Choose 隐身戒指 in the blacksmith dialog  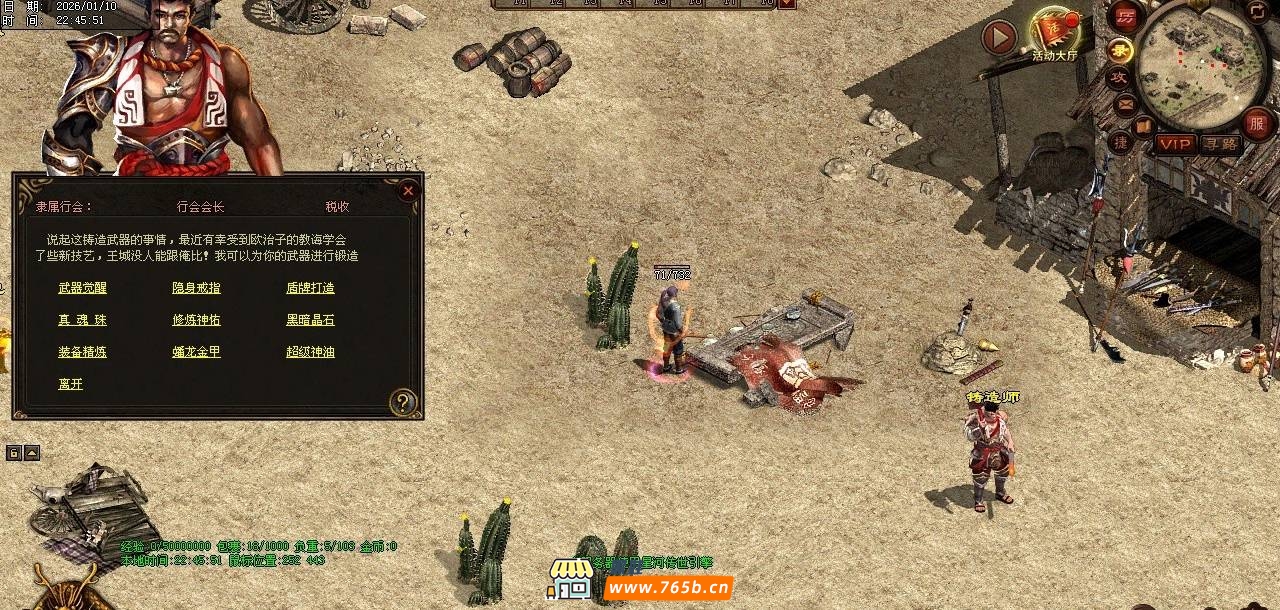tap(196, 288)
